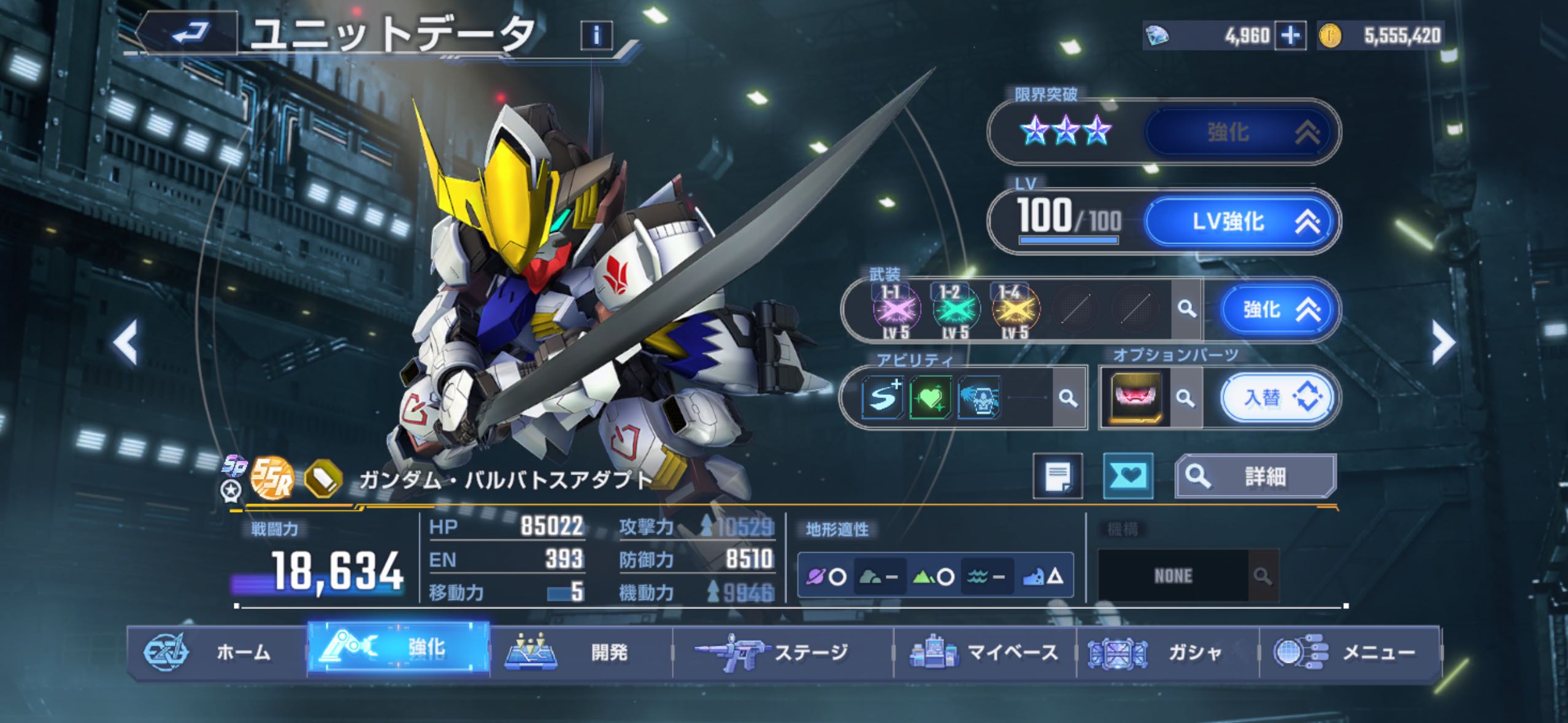Show the previous unit with left arrow
The height and width of the screenshot is (723, 1568).
(126, 342)
